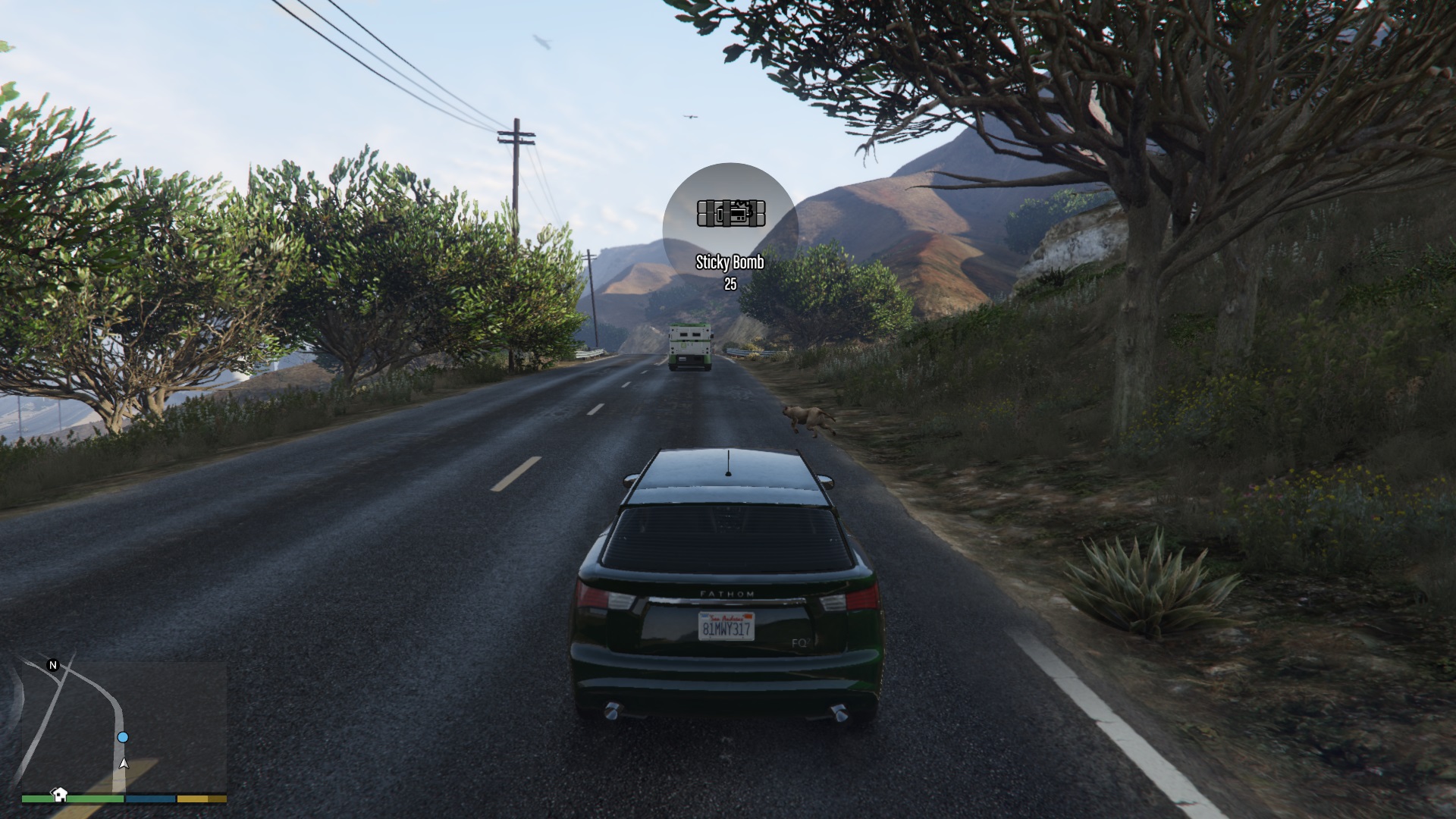Click the north compass indicator on the minimap
The height and width of the screenshot is (819, 1456).
coord(52,665)
